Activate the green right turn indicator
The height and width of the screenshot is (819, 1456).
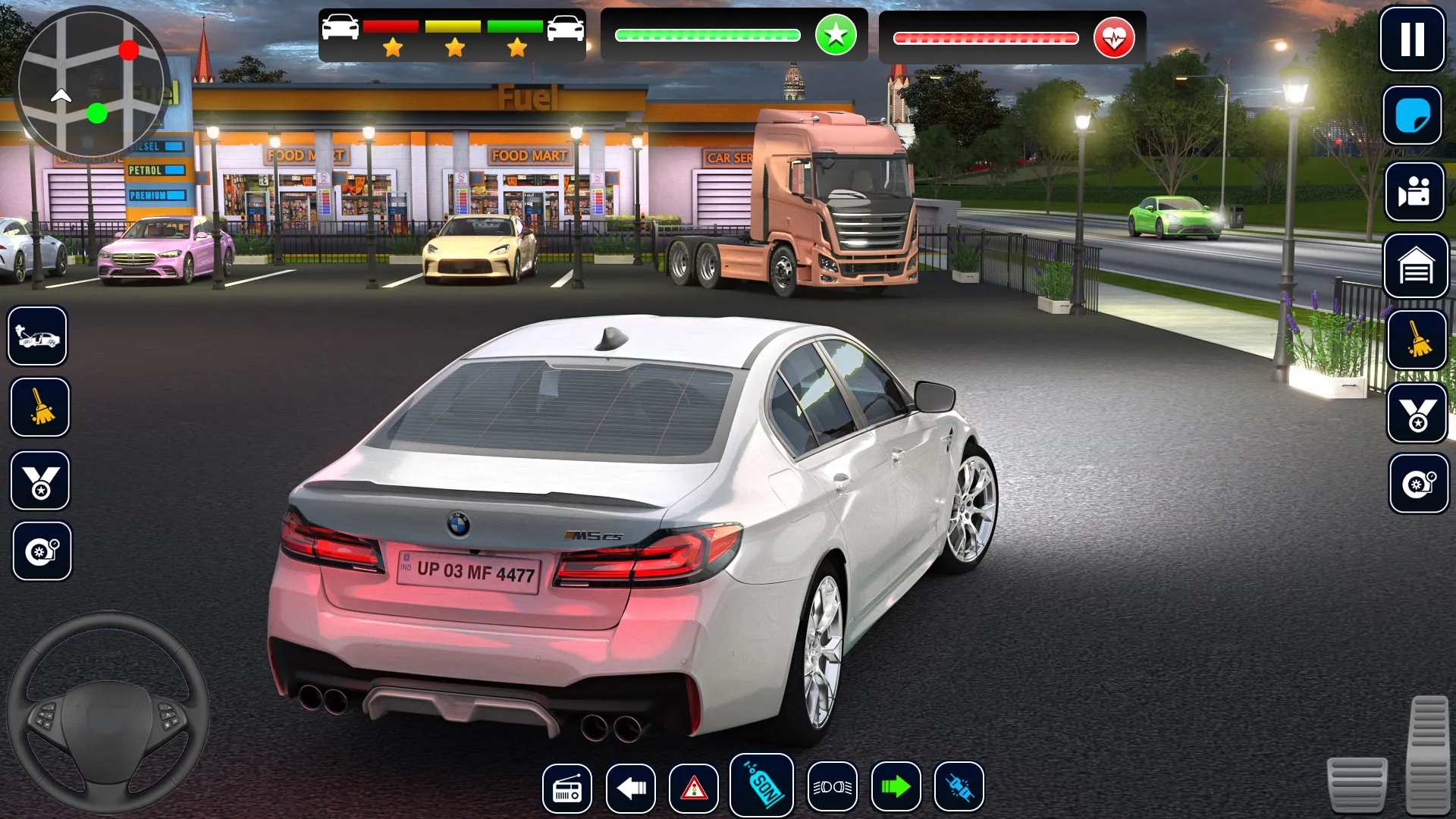coord(896,787)
